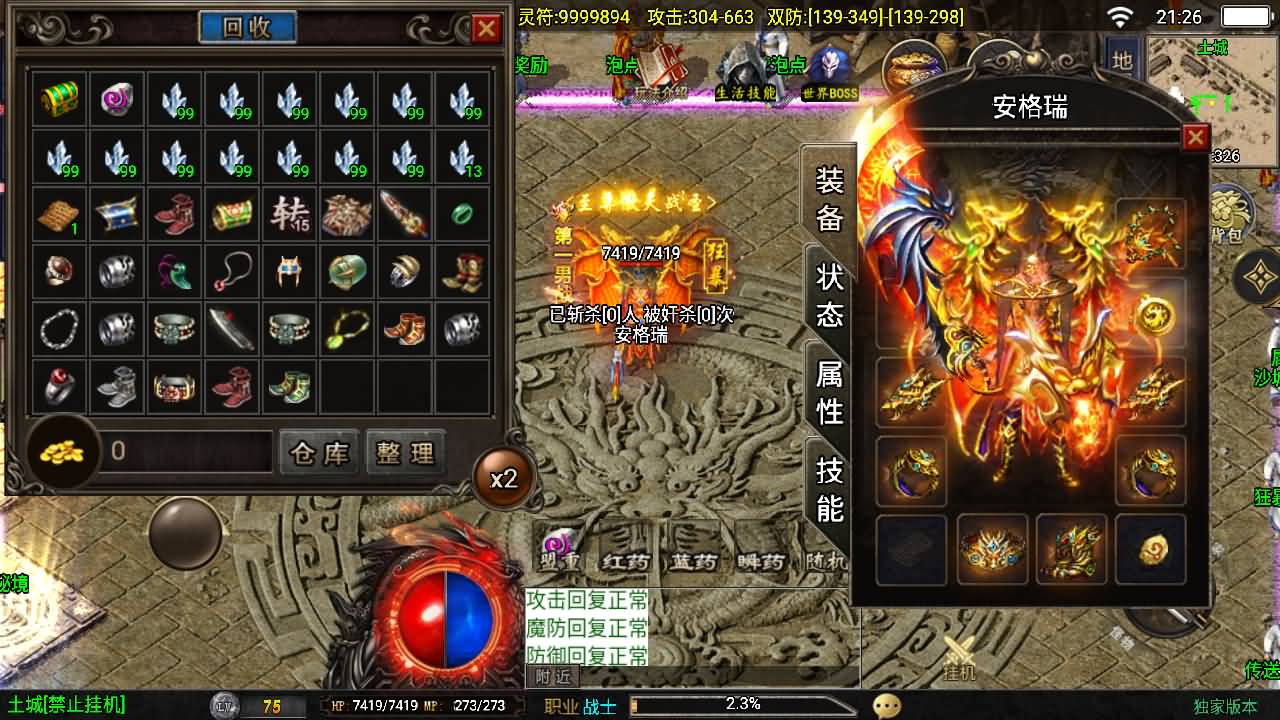The width and height of the screenshot is (1280, 720).
Task: Open the chat speech bubble icon
Action: click(x=886, y=706)
